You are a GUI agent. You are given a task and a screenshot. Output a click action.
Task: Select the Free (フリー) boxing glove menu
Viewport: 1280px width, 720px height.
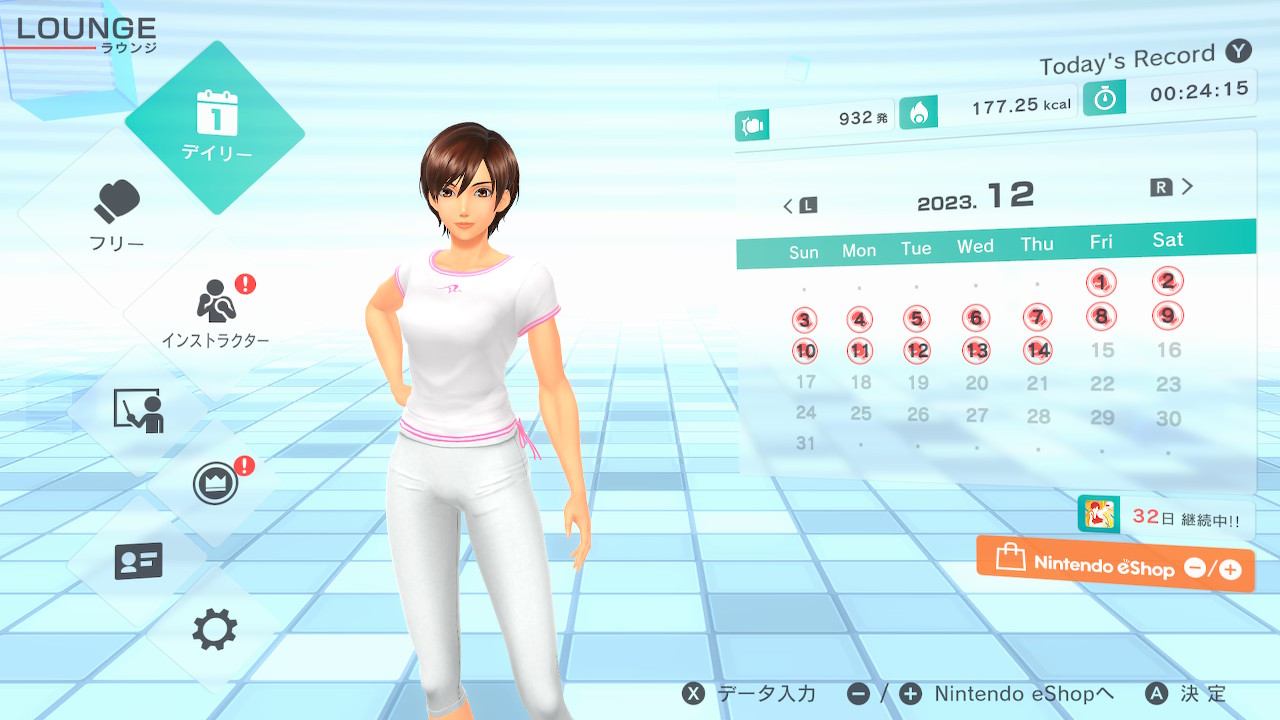118,215
